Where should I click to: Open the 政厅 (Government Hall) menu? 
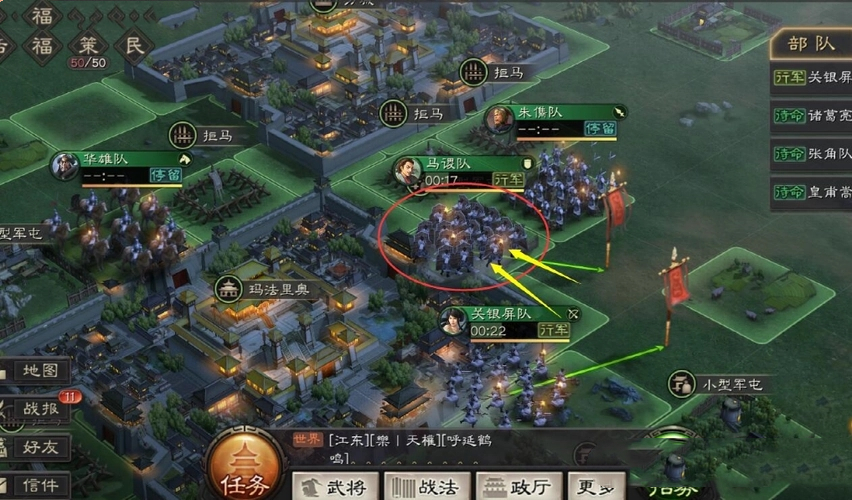(x=516, y=486)
